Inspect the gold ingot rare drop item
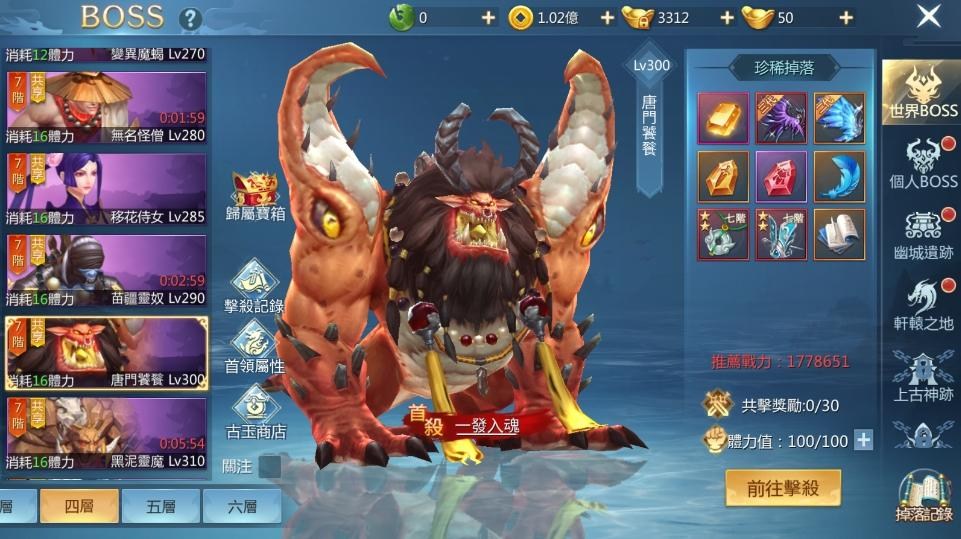Viewport: 961px width, 539px height. [x=723, y=119]
